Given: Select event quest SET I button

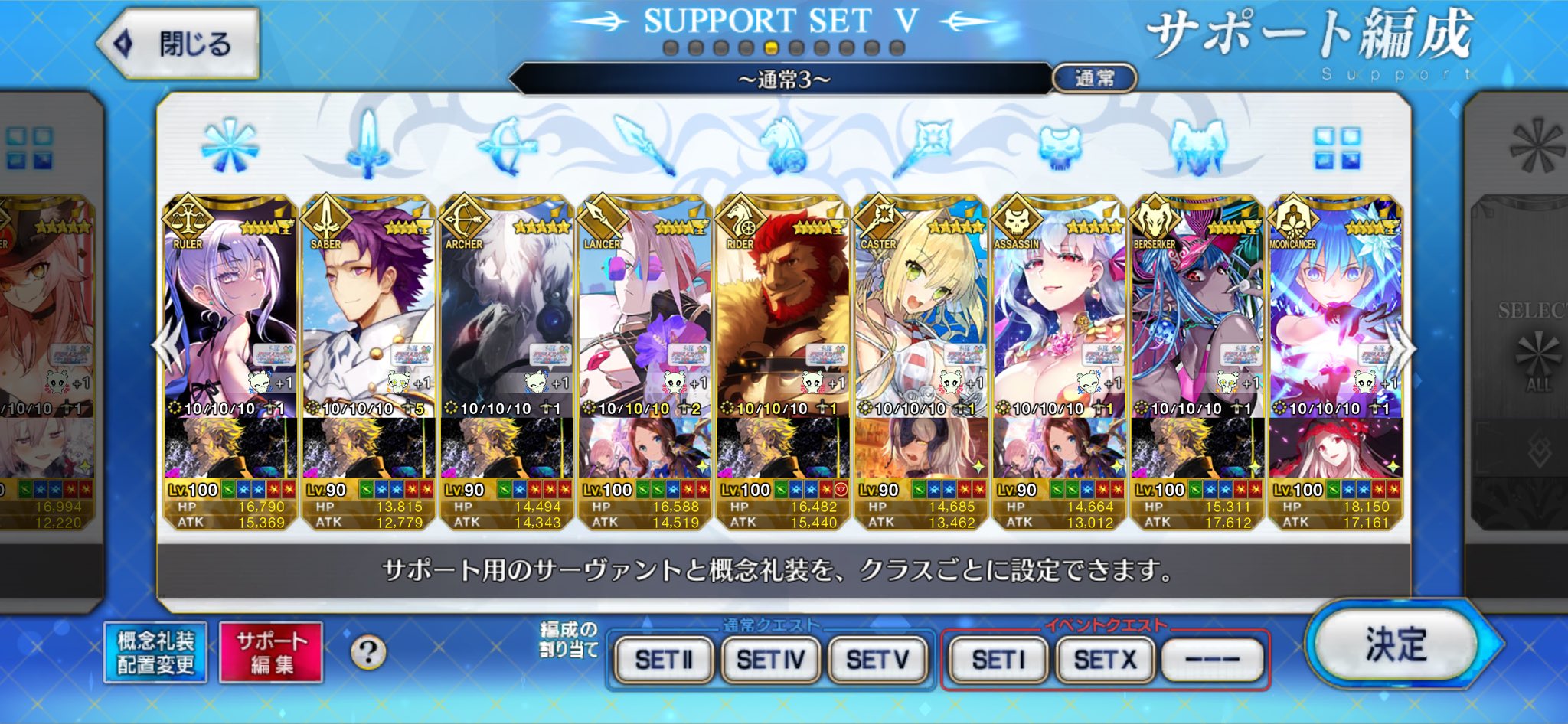Looking at the screenshot, I should (998, 659).
